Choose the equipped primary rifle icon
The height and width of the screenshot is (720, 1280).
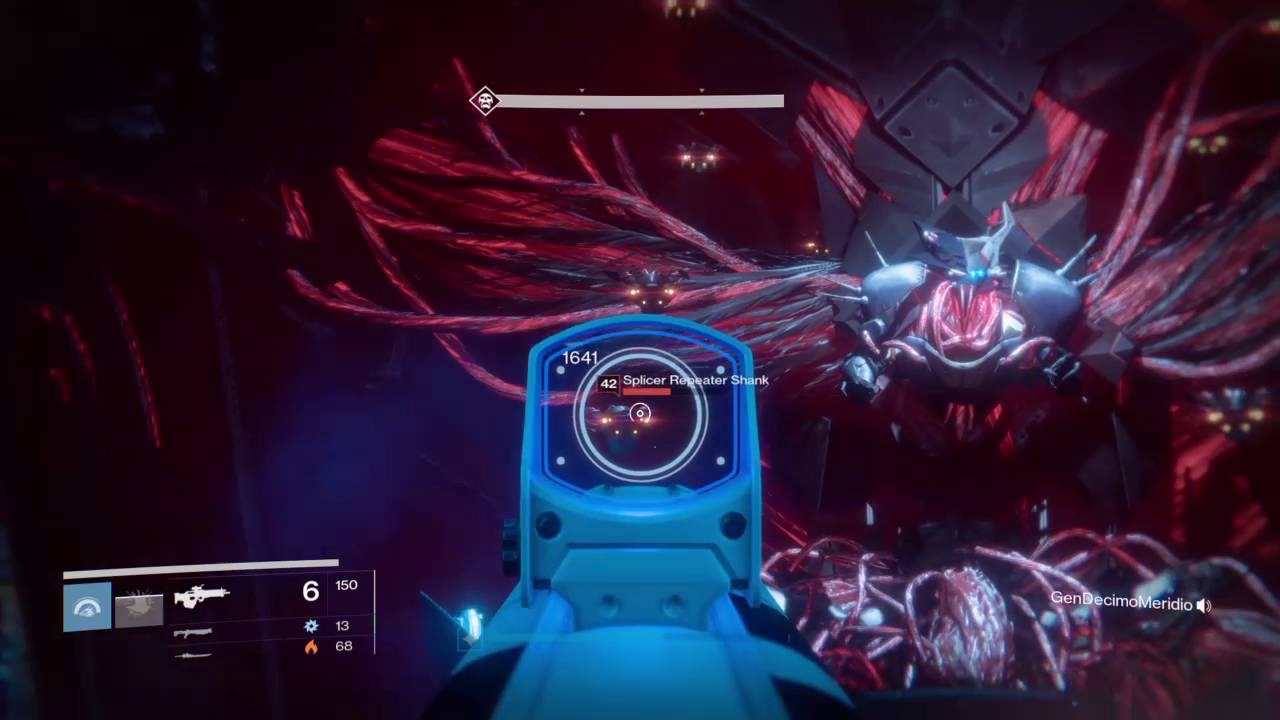[x=202, y=596]
